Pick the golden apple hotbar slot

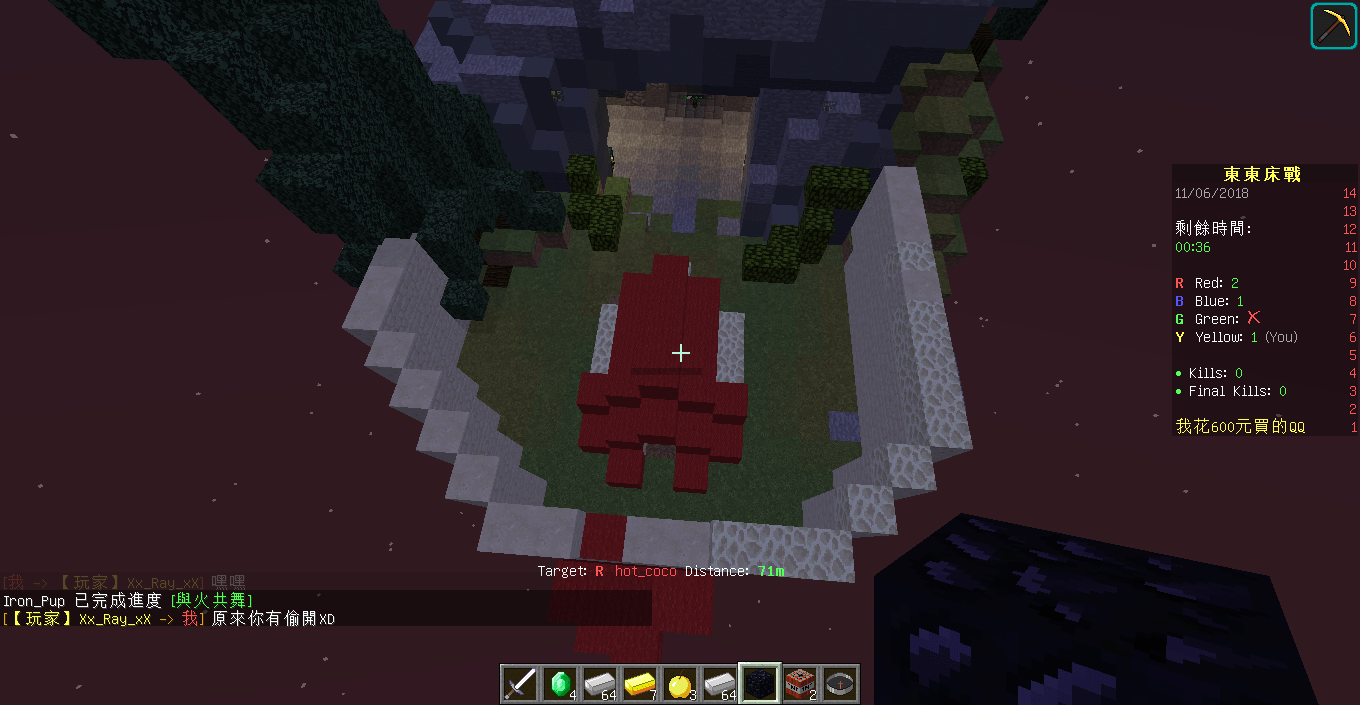click(679, 683)
